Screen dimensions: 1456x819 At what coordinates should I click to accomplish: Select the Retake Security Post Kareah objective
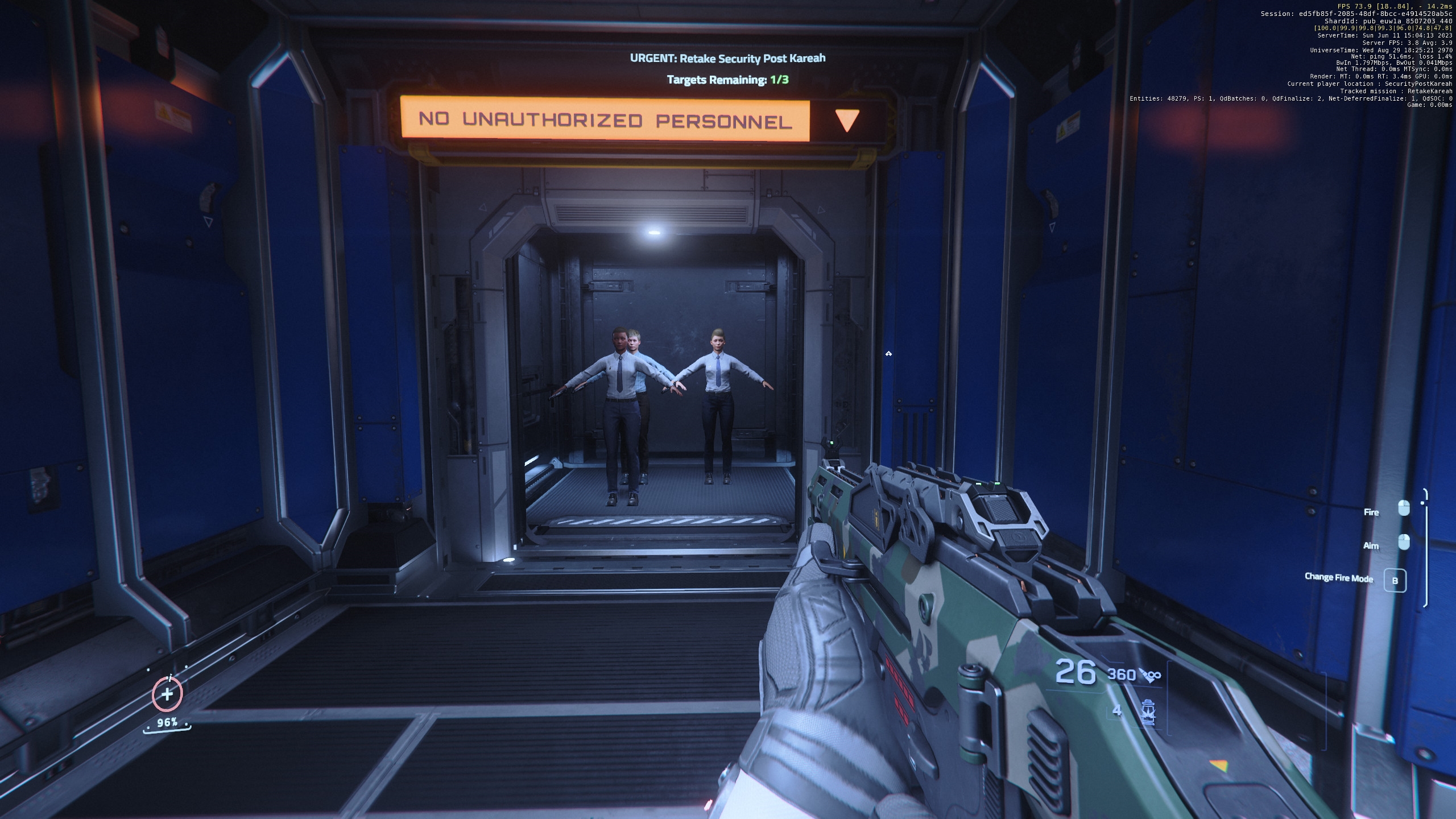pos(727,58)
